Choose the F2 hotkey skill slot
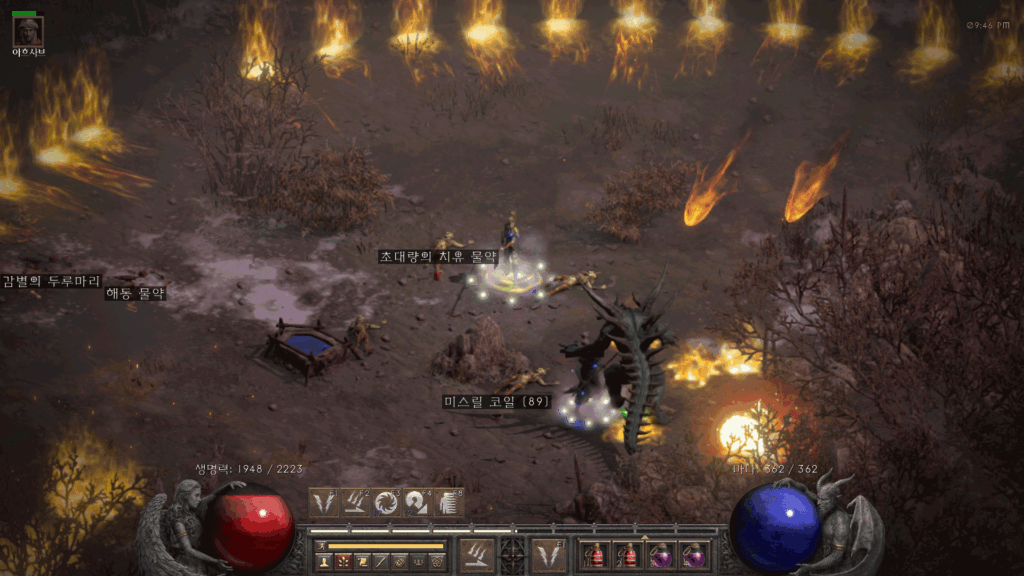This screenshot has width=1024, height=576. pos(355,502)
